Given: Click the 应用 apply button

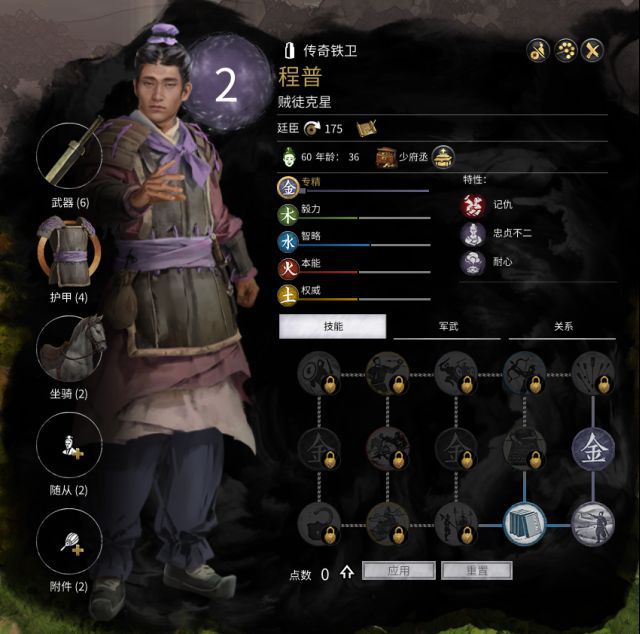Looking at the screenshot, I should click(398, 571).
